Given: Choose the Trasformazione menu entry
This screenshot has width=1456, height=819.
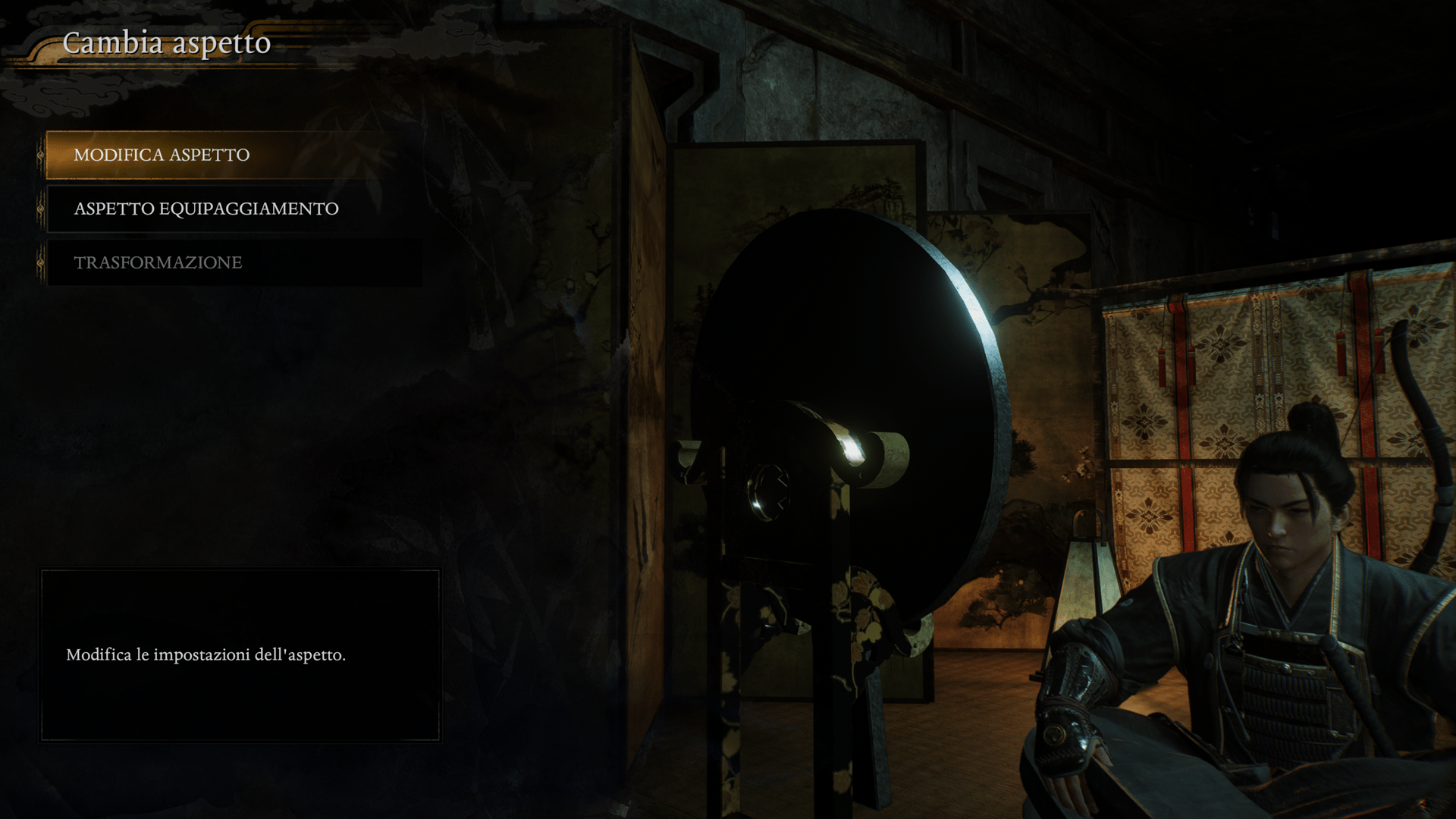Looking at the screenshot, I should (158, 263).
